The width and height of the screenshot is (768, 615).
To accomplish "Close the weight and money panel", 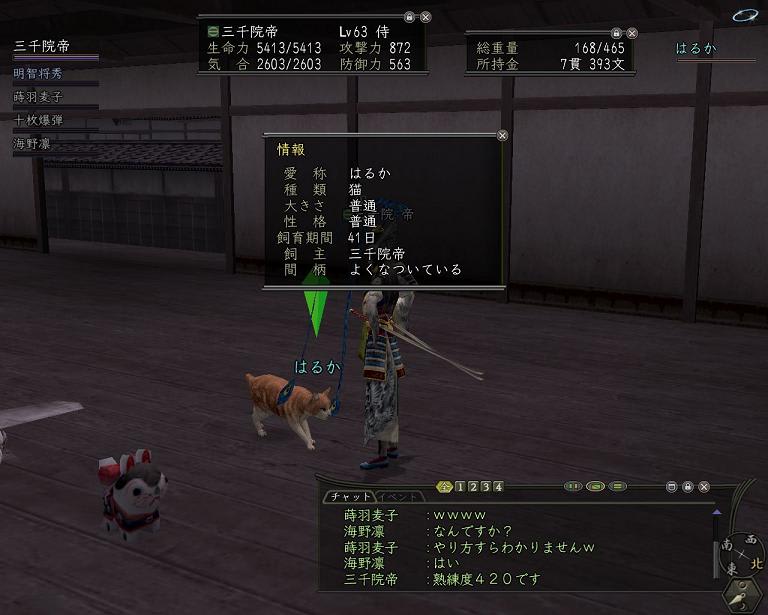I will click(633, 33).
